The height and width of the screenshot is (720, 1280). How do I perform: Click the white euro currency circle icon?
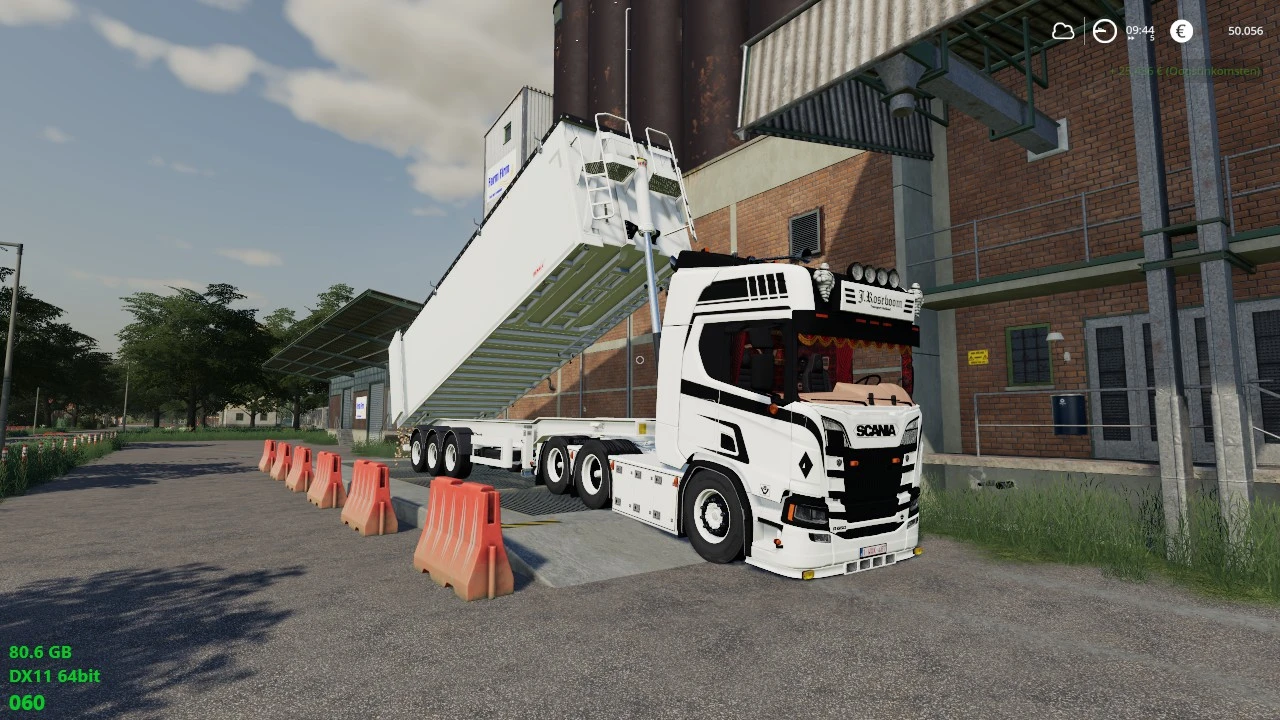pyautogui.click(x=1182, y=31)
